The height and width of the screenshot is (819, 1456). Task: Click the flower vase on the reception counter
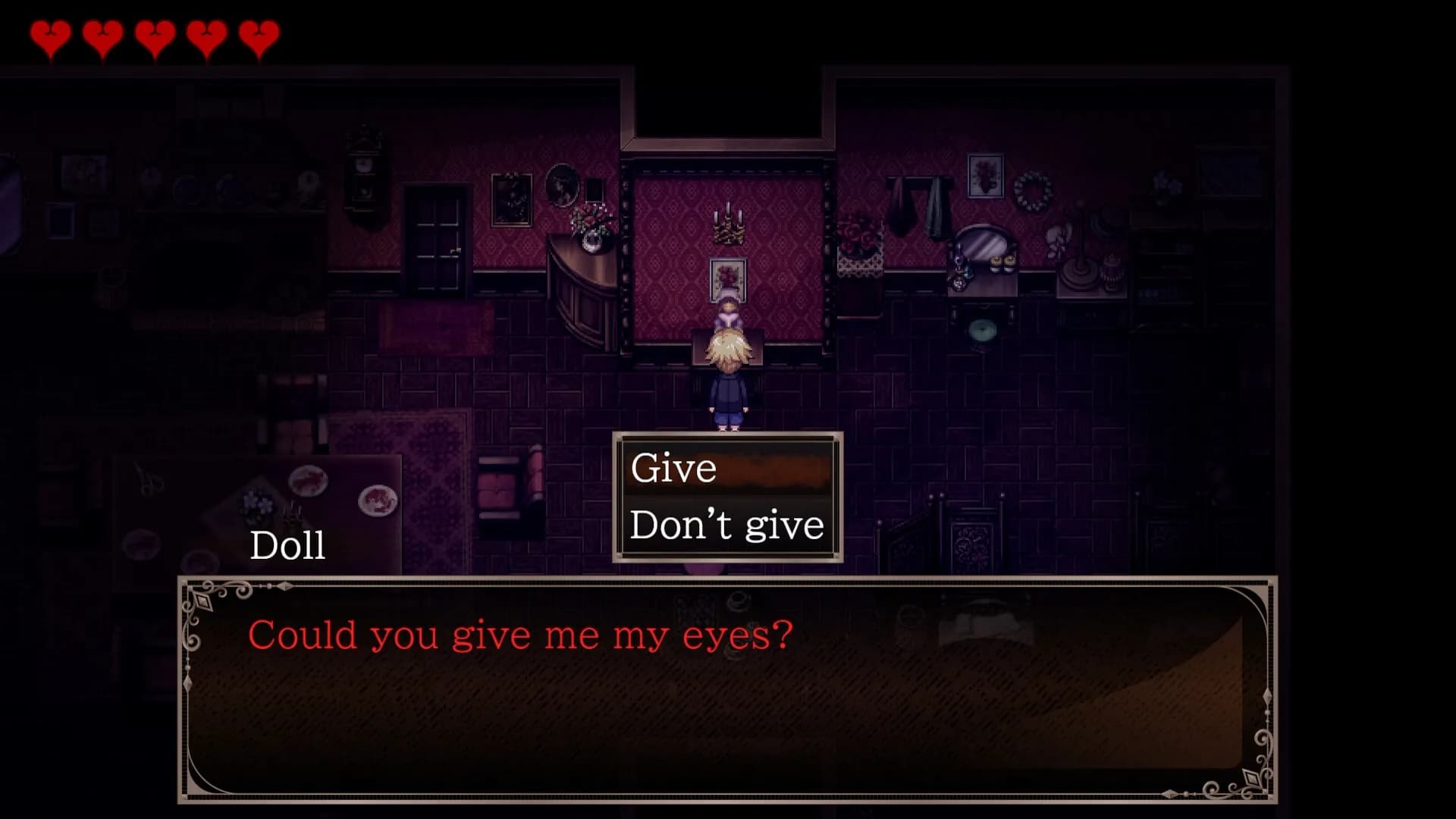click(590, 227)
